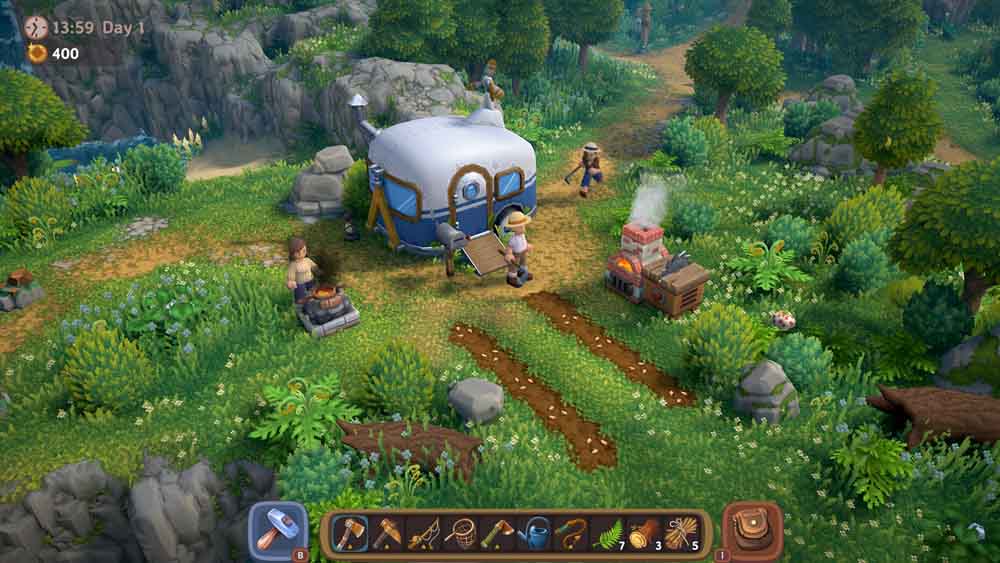Screen dimensions: 1000x563
Task: Pick the straw bundle stack
Action: coord(681,534)
